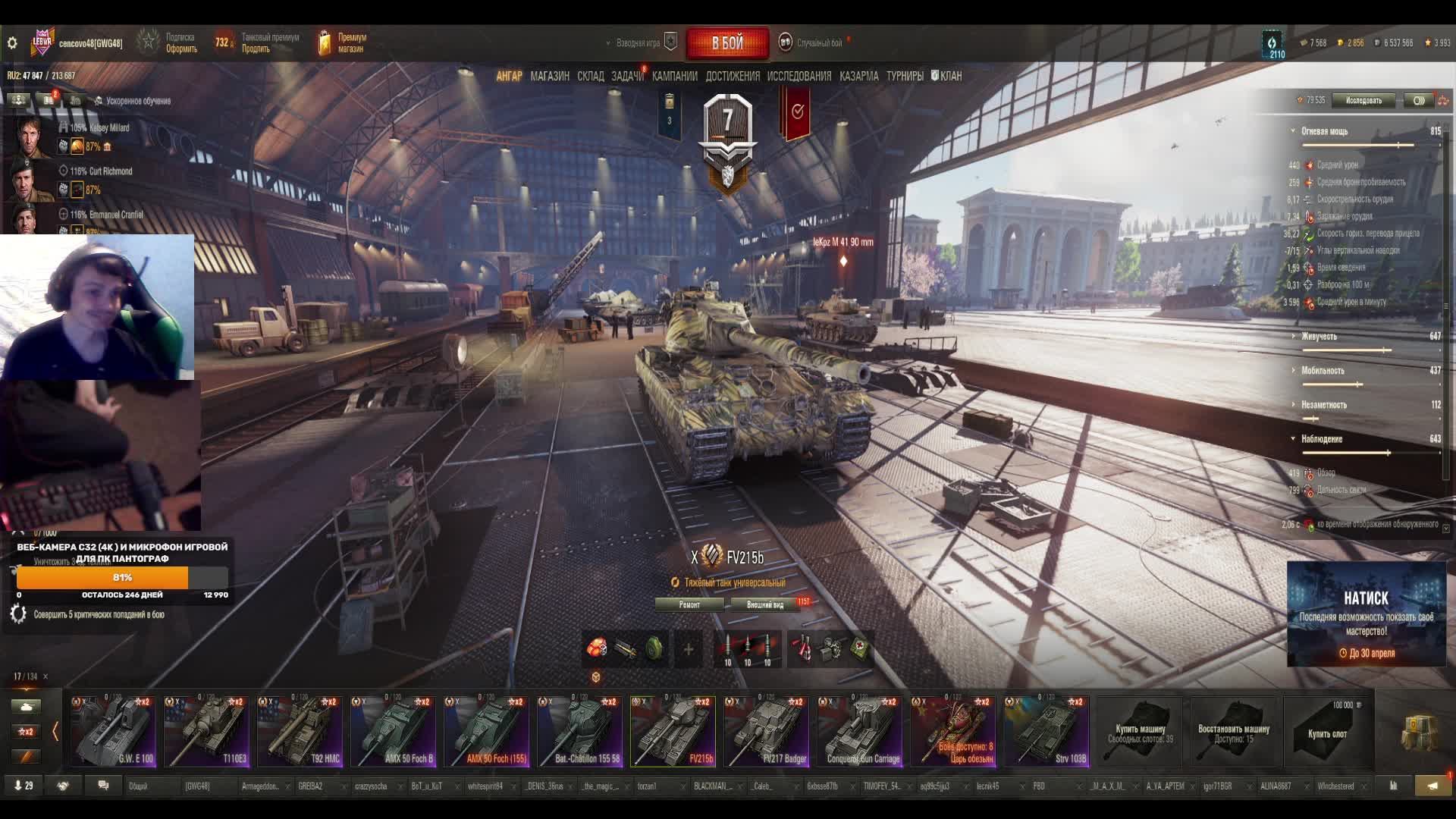
Task: Click the Ремонт repair button
Action: 689,604
